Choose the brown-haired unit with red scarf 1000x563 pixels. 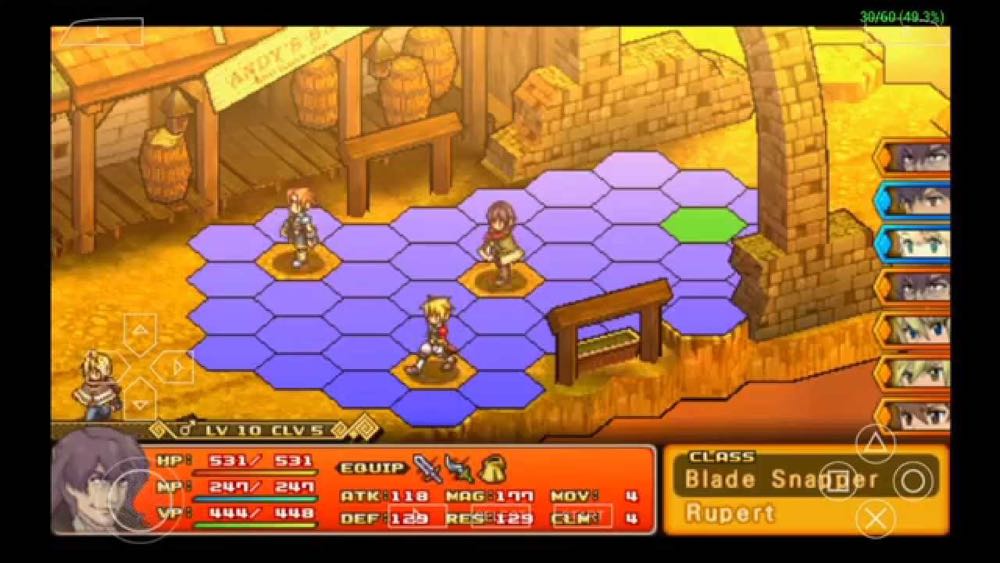(498, 245)
